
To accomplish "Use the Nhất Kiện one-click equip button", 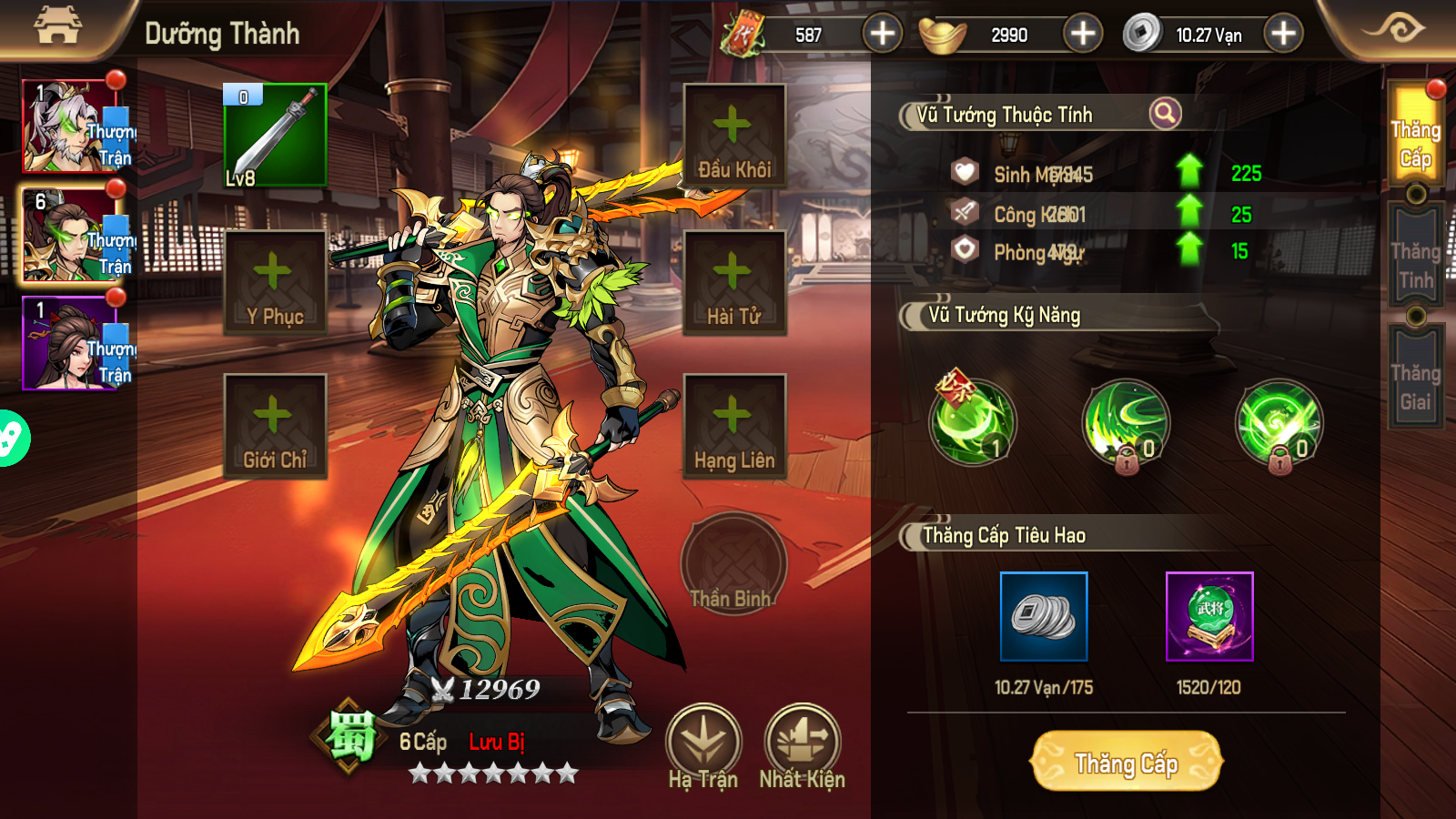I will 802,746.
